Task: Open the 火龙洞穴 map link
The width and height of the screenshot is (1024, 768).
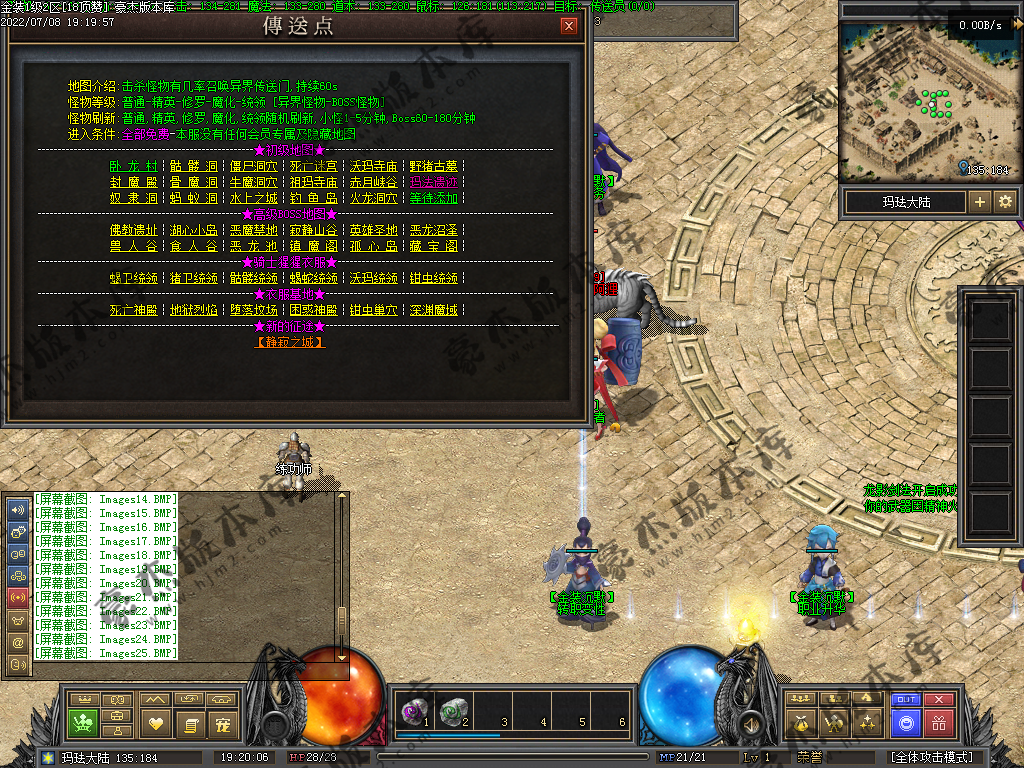Action: tap(373, 198)
